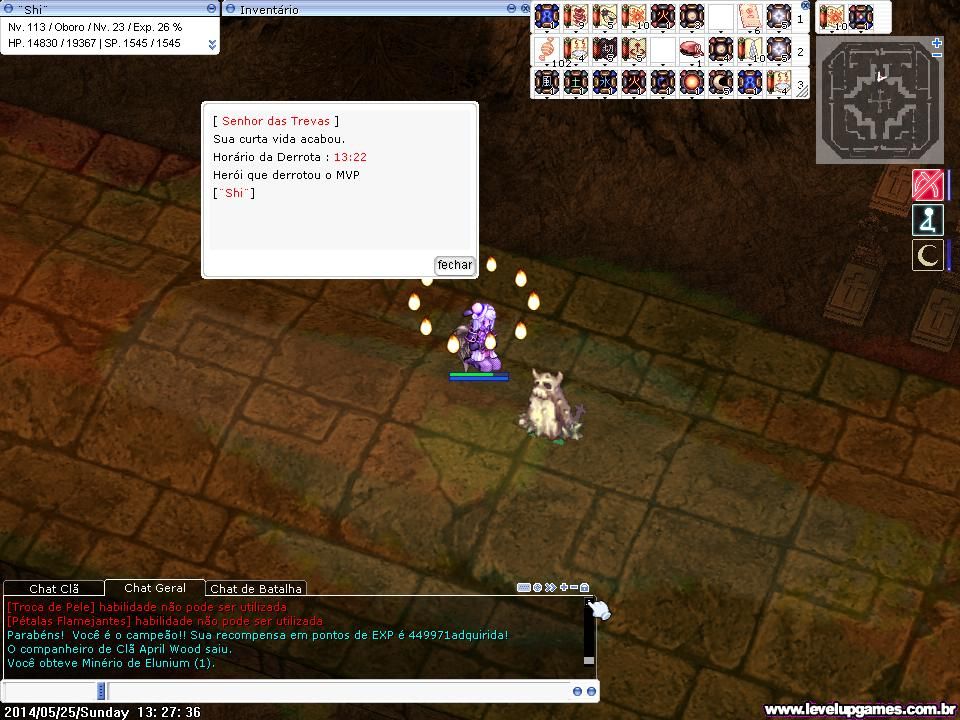Zoom out the minimap with the minus button
The width and height of the screenshot is (960, 720).
[x=936, y=55]
